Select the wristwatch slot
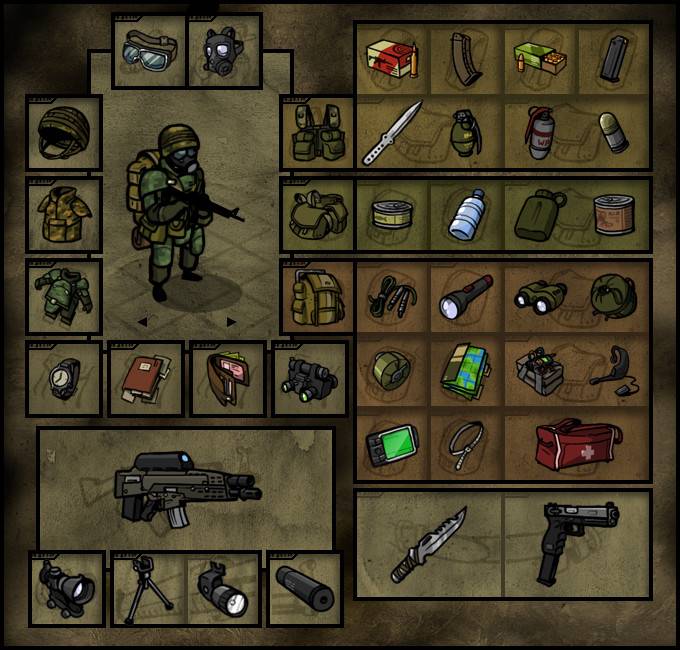The image size is (680, 650). point(63,379)
